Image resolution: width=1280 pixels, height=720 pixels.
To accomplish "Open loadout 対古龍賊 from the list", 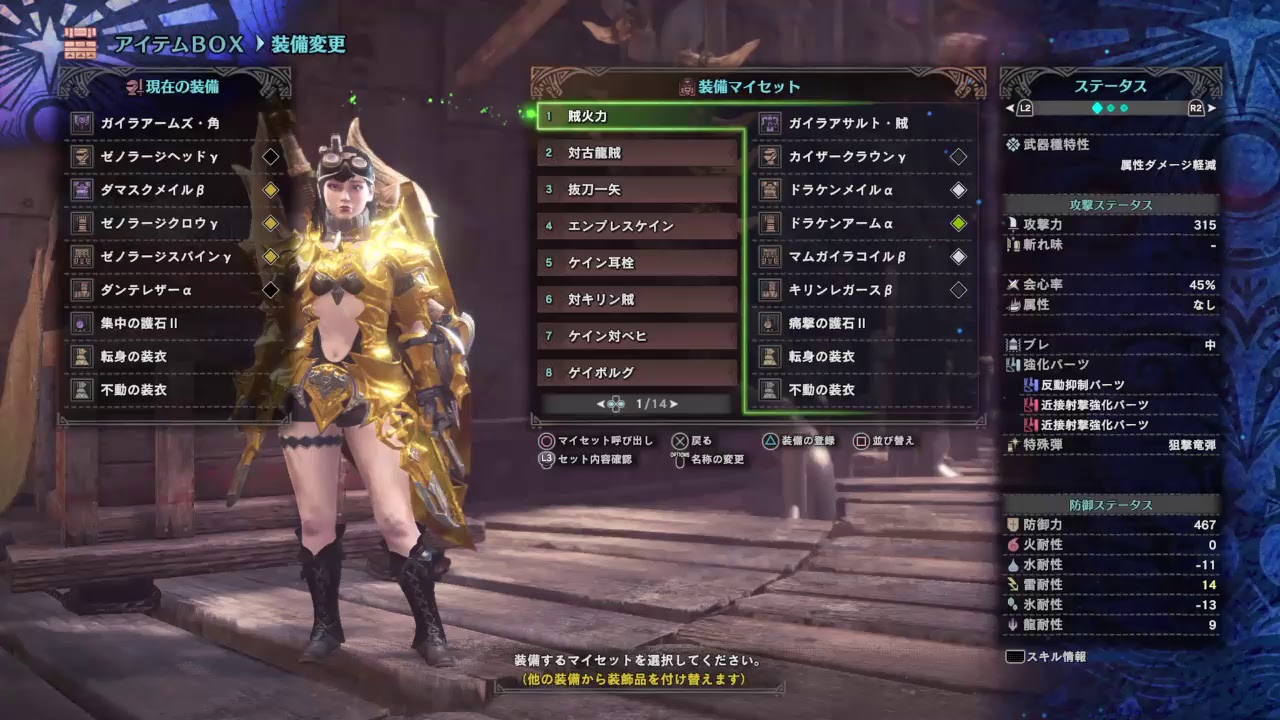I will pyautogui.click(x=637, y=153).
